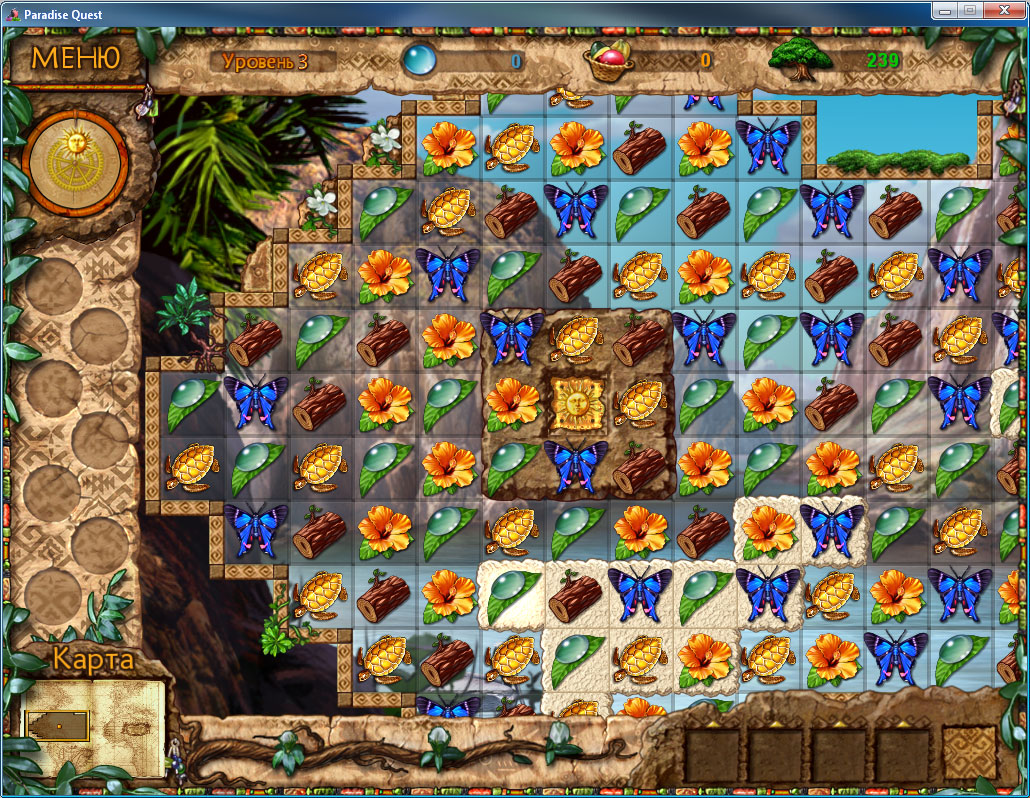Click the golden sun compass medallion
This screenshot has width=1030, height=798.
click(x=75, y=164)
